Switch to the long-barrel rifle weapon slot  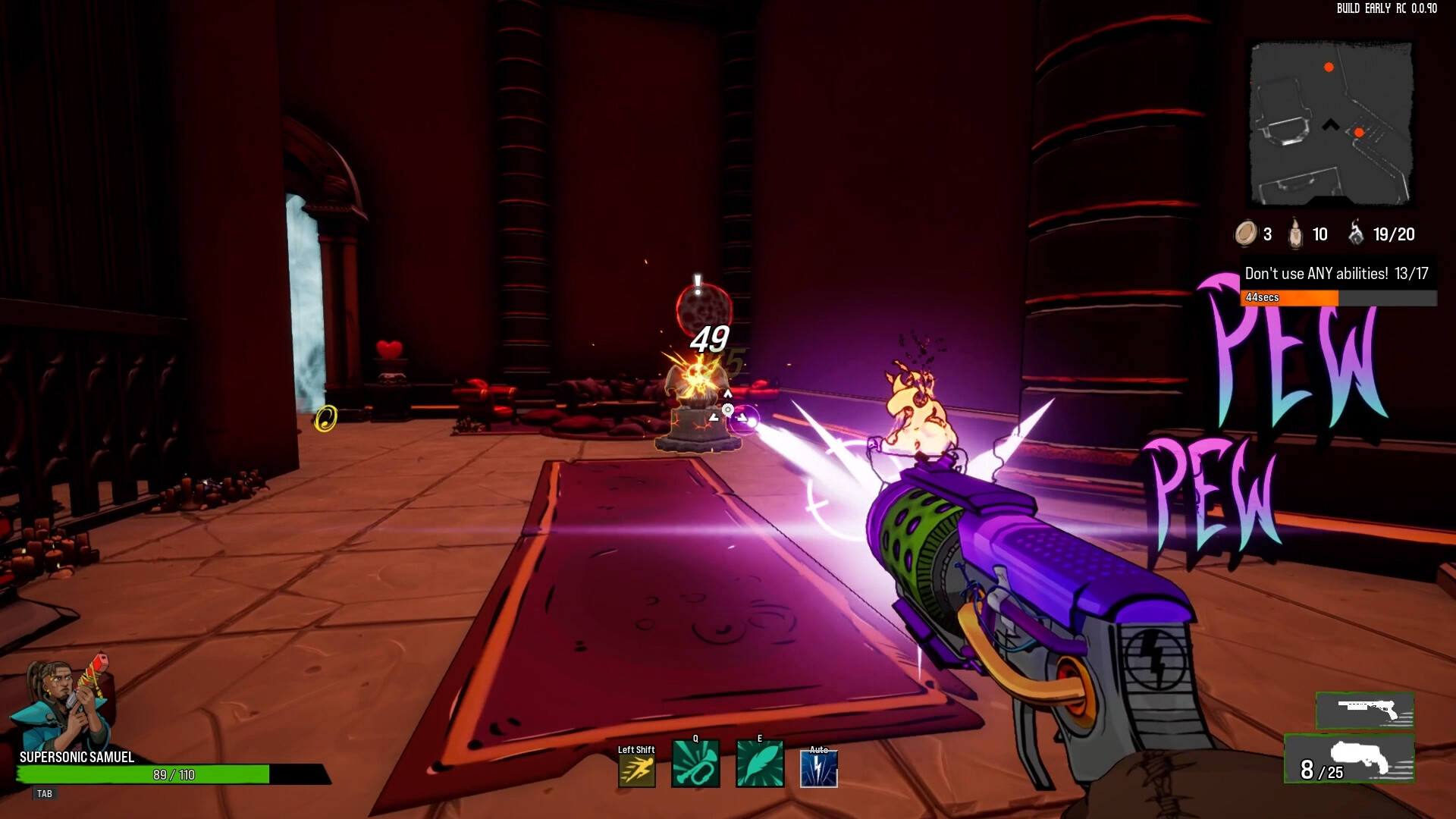[1365, 711]
